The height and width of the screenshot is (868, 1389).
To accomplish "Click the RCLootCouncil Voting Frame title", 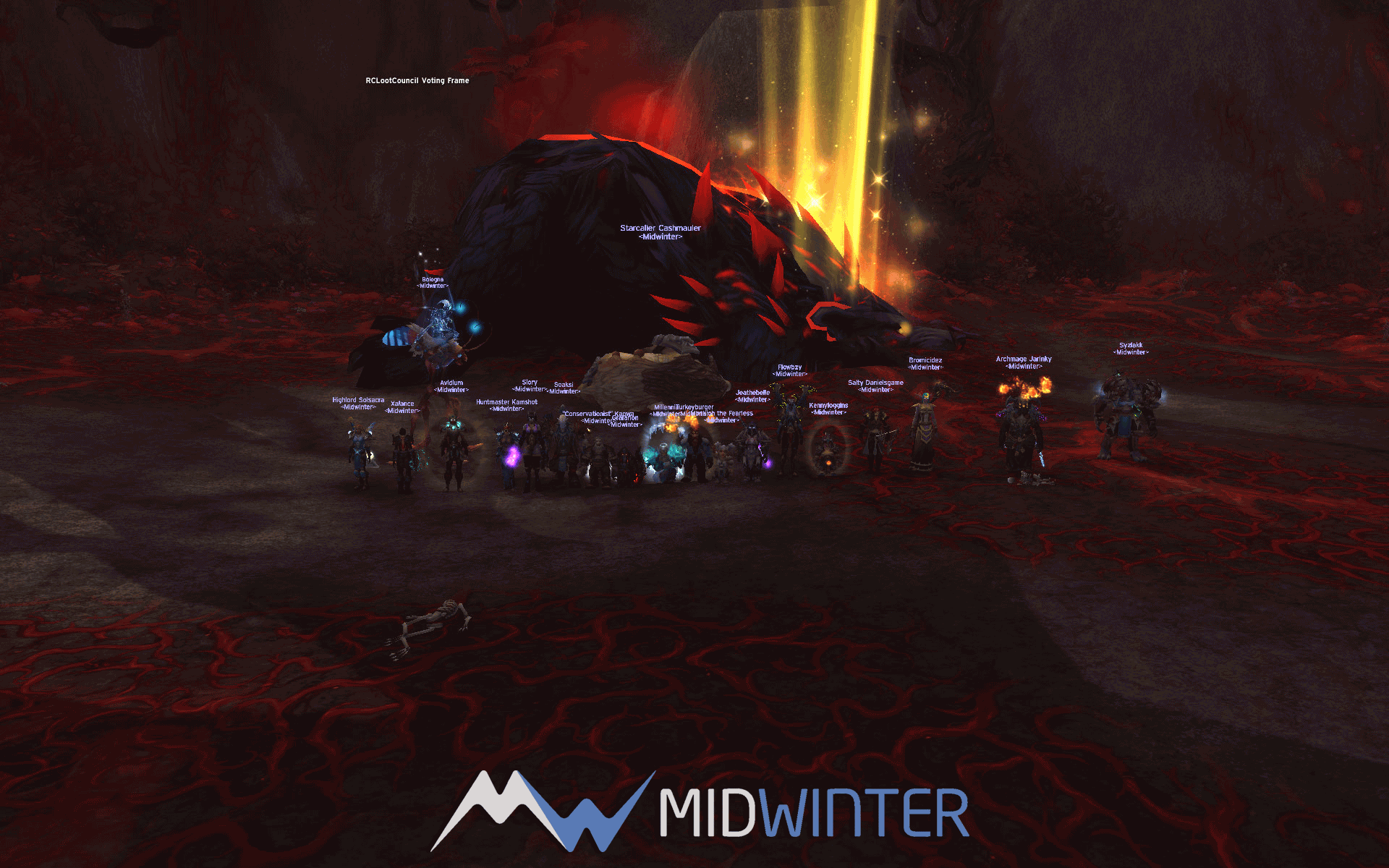I will point(417,80).
